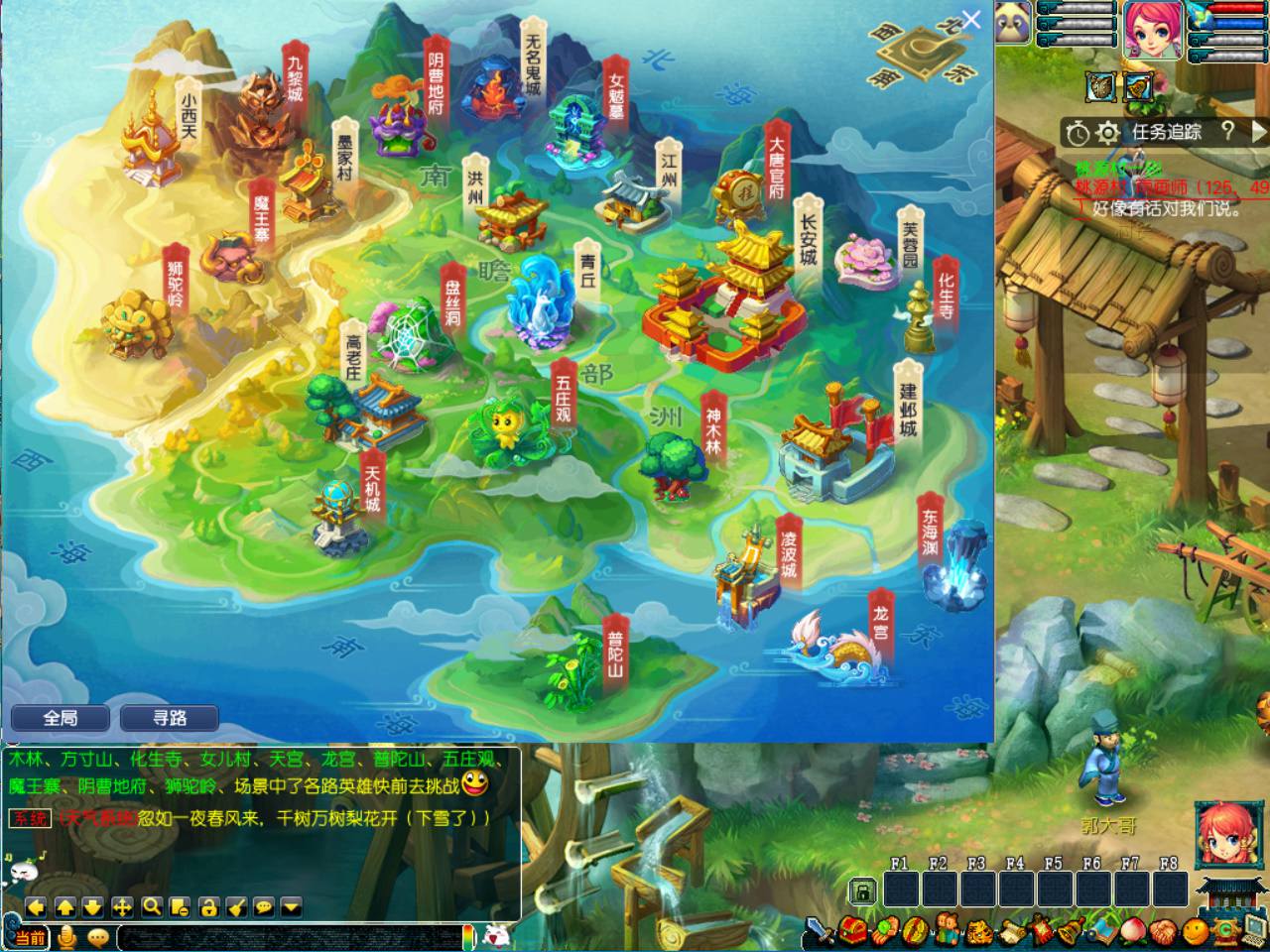The image size is (1270, 952).
Task: Click the quest tracker question mark help
Action: click(1227, 131)
